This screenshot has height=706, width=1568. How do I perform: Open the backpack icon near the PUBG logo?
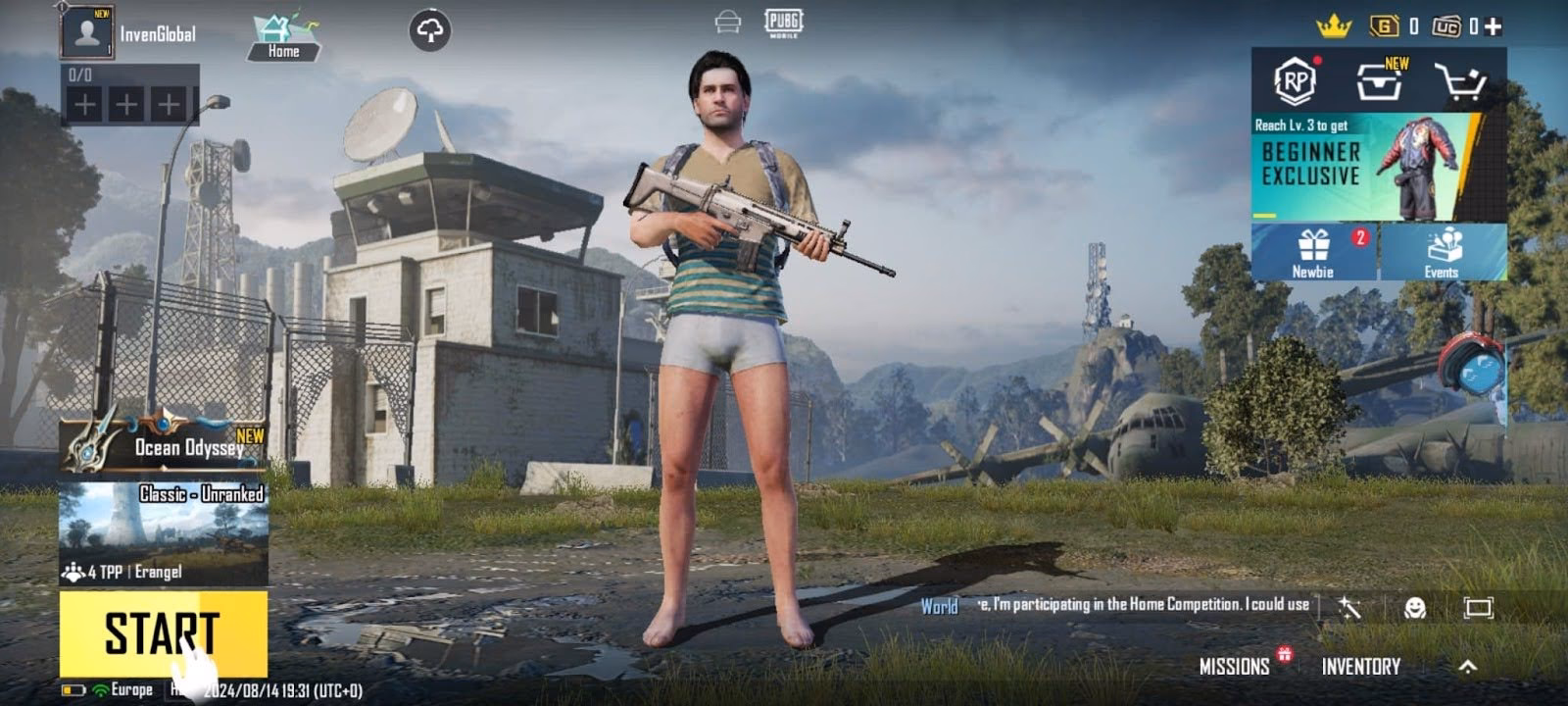[725, 21]
